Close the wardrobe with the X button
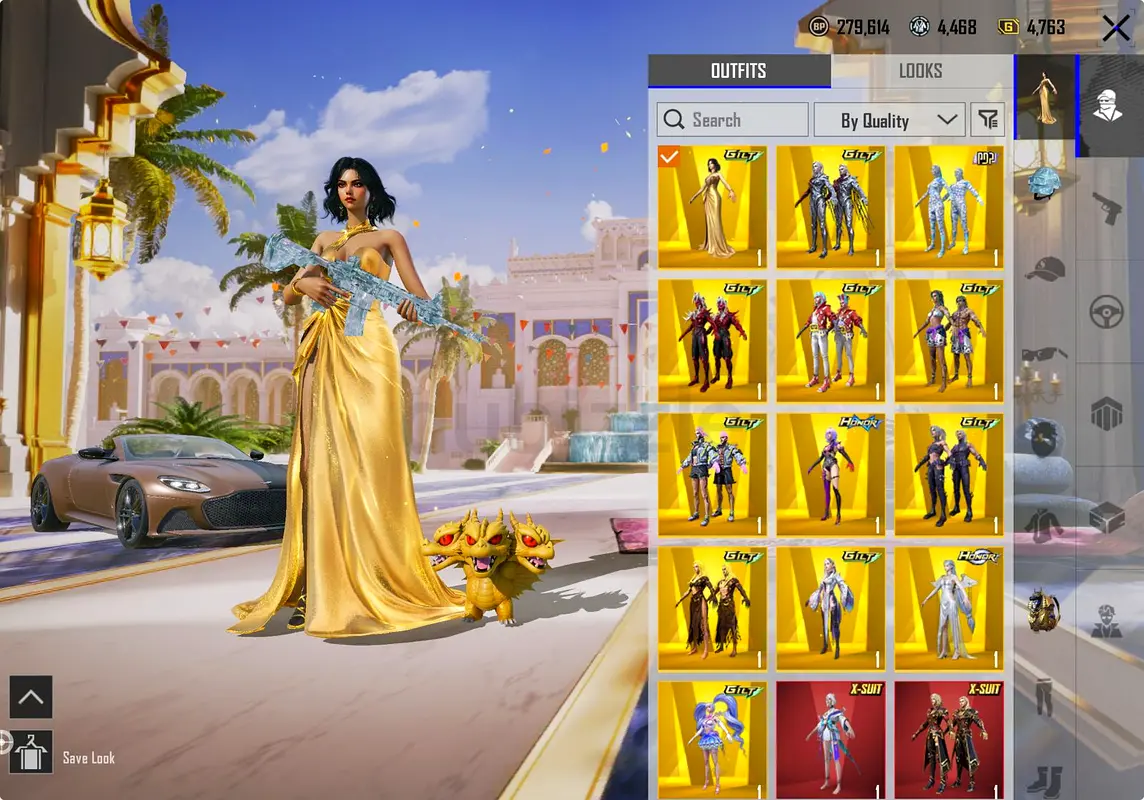This screenshot has width=1144, height=800. (1116, 29)
